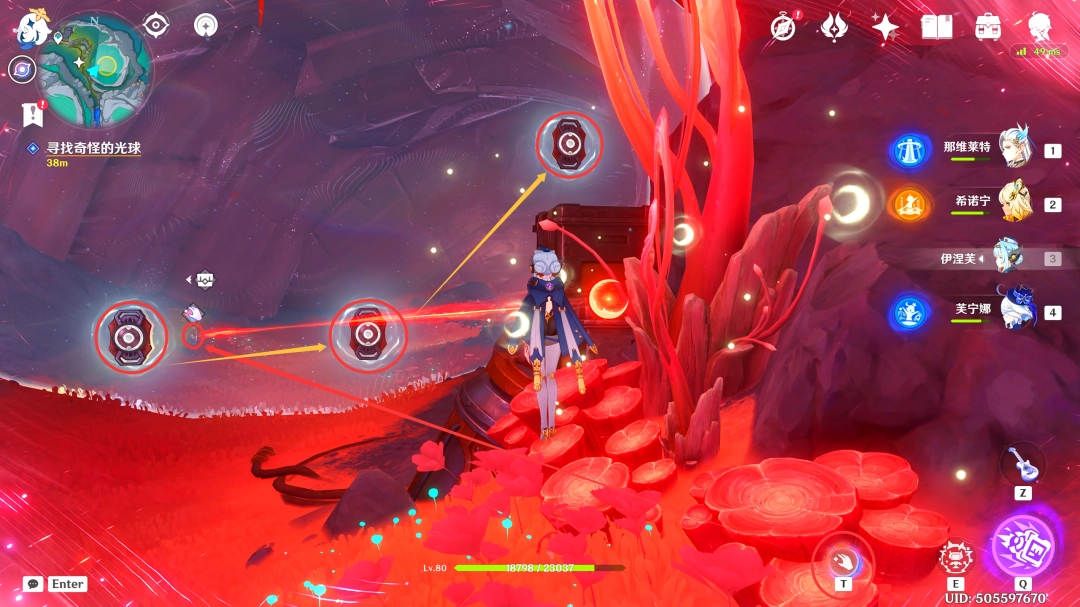Open the quest log exclamation bookmark icon
This screenshot has width=1080, height=607.
tap(32, 113)
